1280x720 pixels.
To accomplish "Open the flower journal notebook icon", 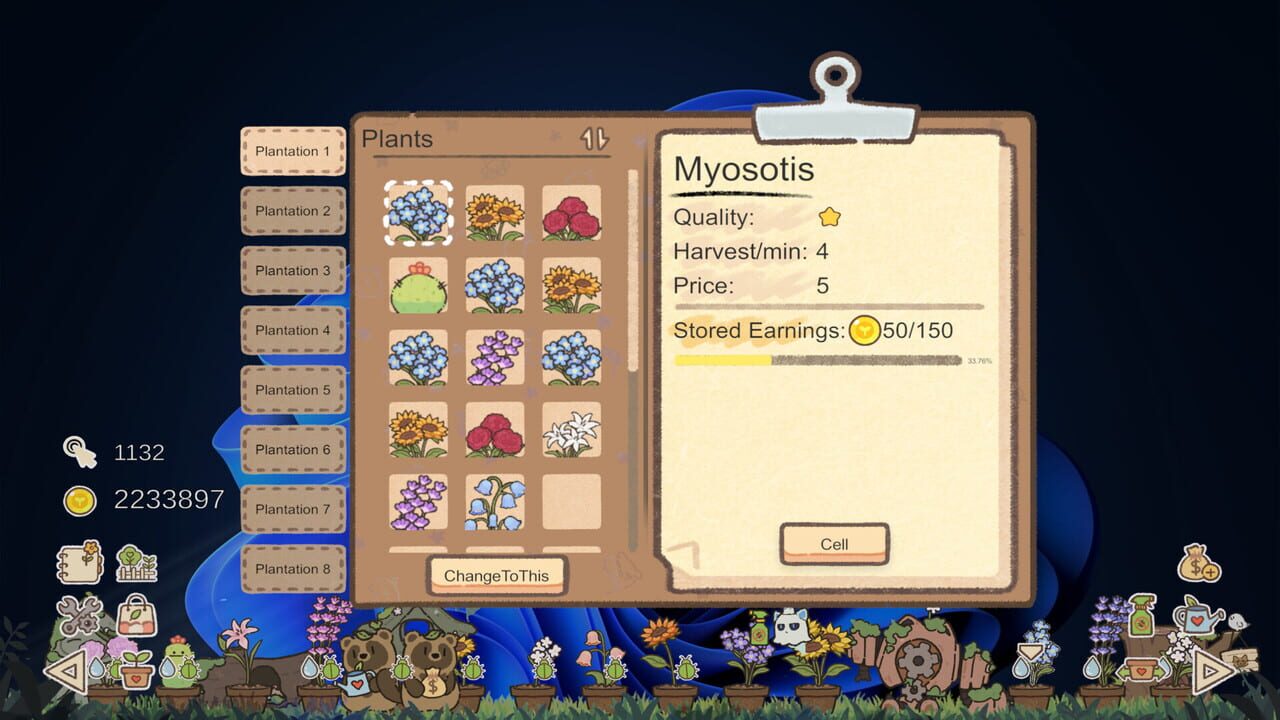I will coord(78,563).
